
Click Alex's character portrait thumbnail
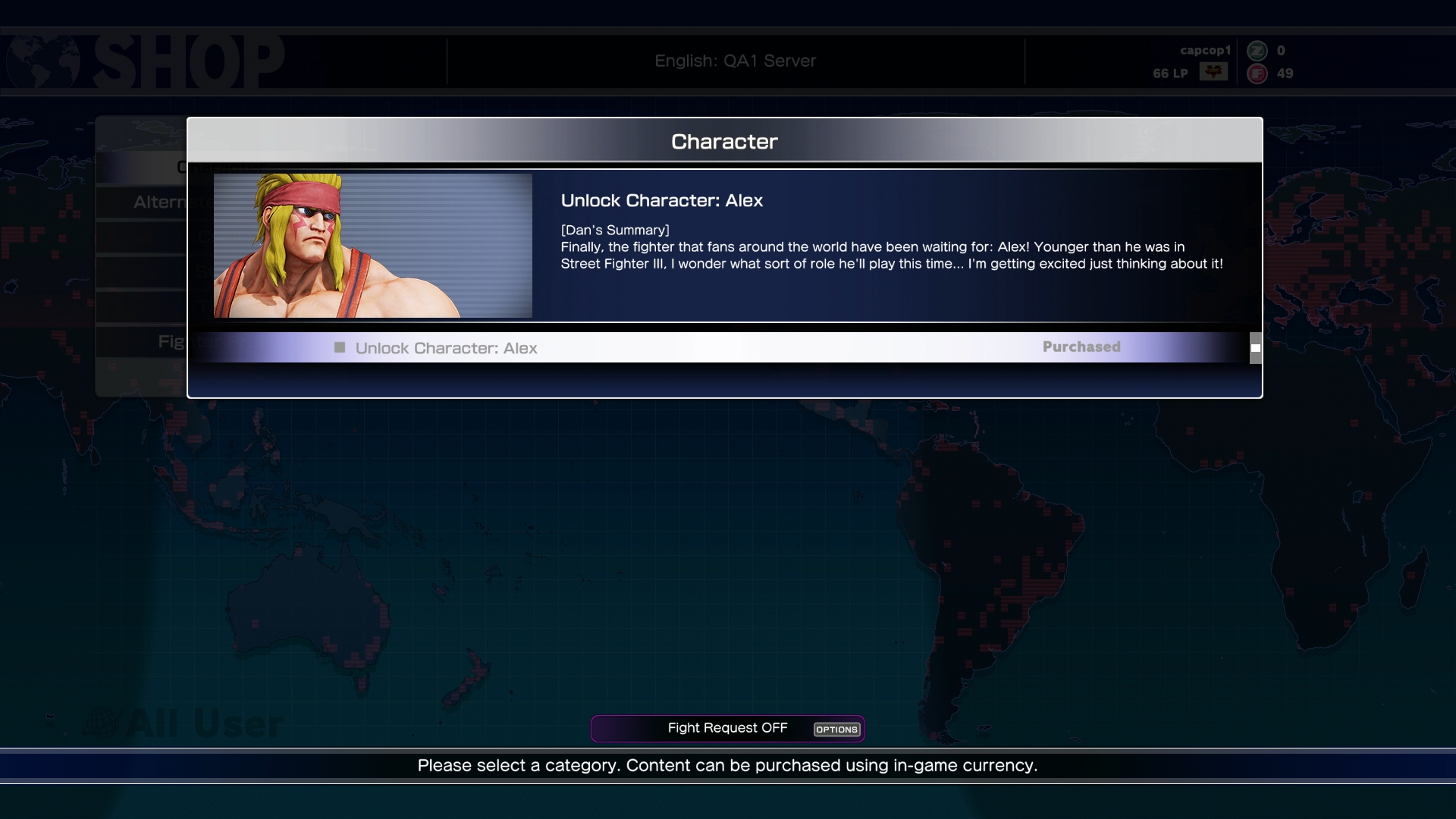coord(372,246)
